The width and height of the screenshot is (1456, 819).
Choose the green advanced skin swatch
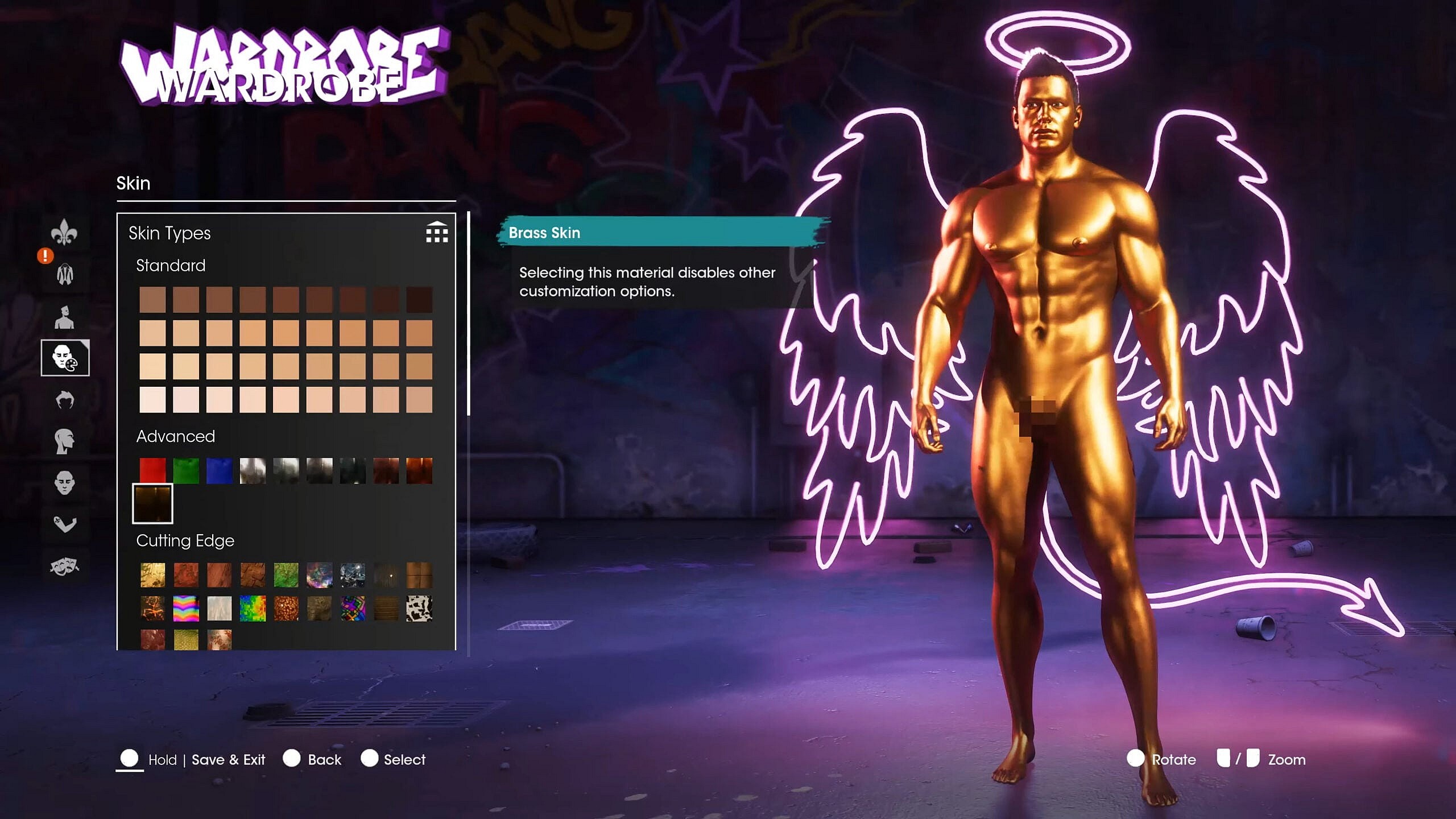click(x=186, y=471)
